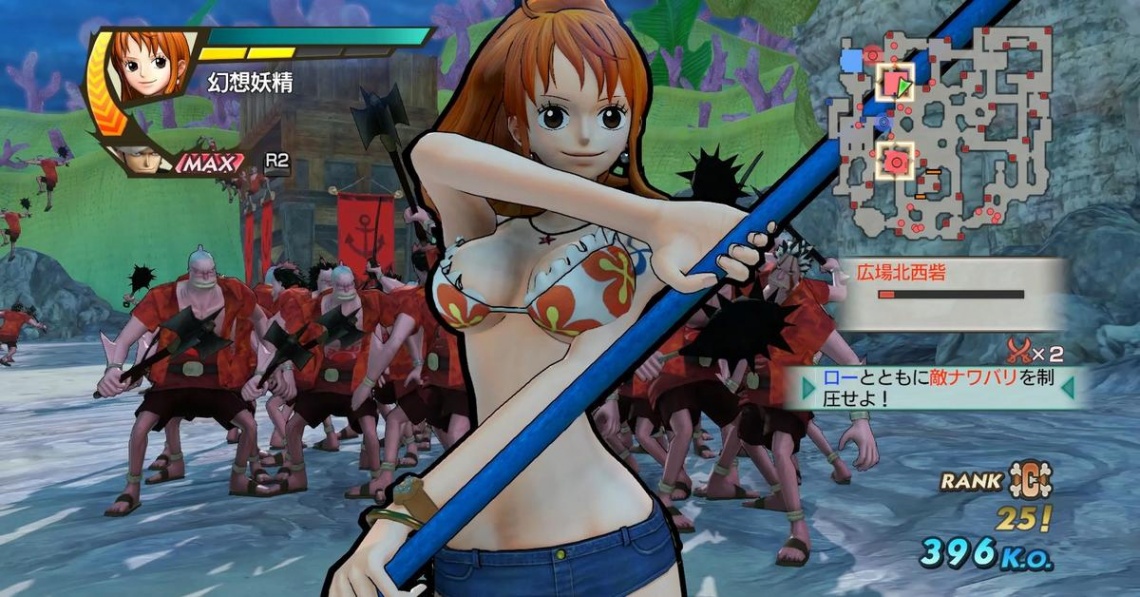This screenshot has width=1140, height=597.
Task: Click the green player arrow on the minimap
Action: coord(904,88)
